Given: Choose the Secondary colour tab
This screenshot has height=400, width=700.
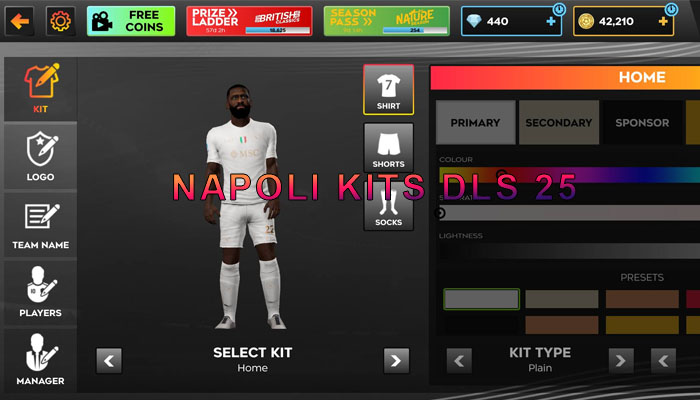Looking at the screenshot, I should coord(559,122).
